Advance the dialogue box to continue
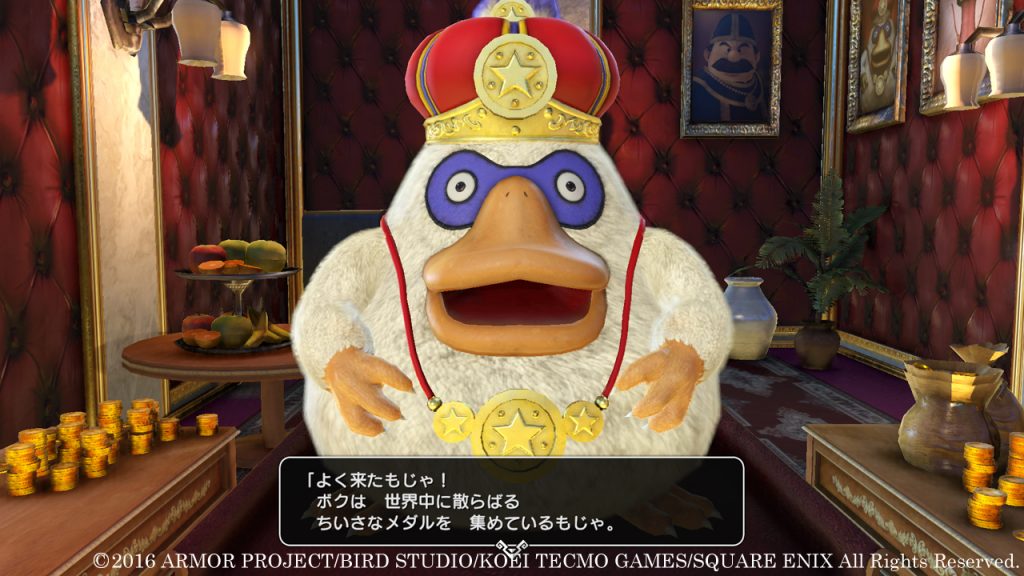 511,502
